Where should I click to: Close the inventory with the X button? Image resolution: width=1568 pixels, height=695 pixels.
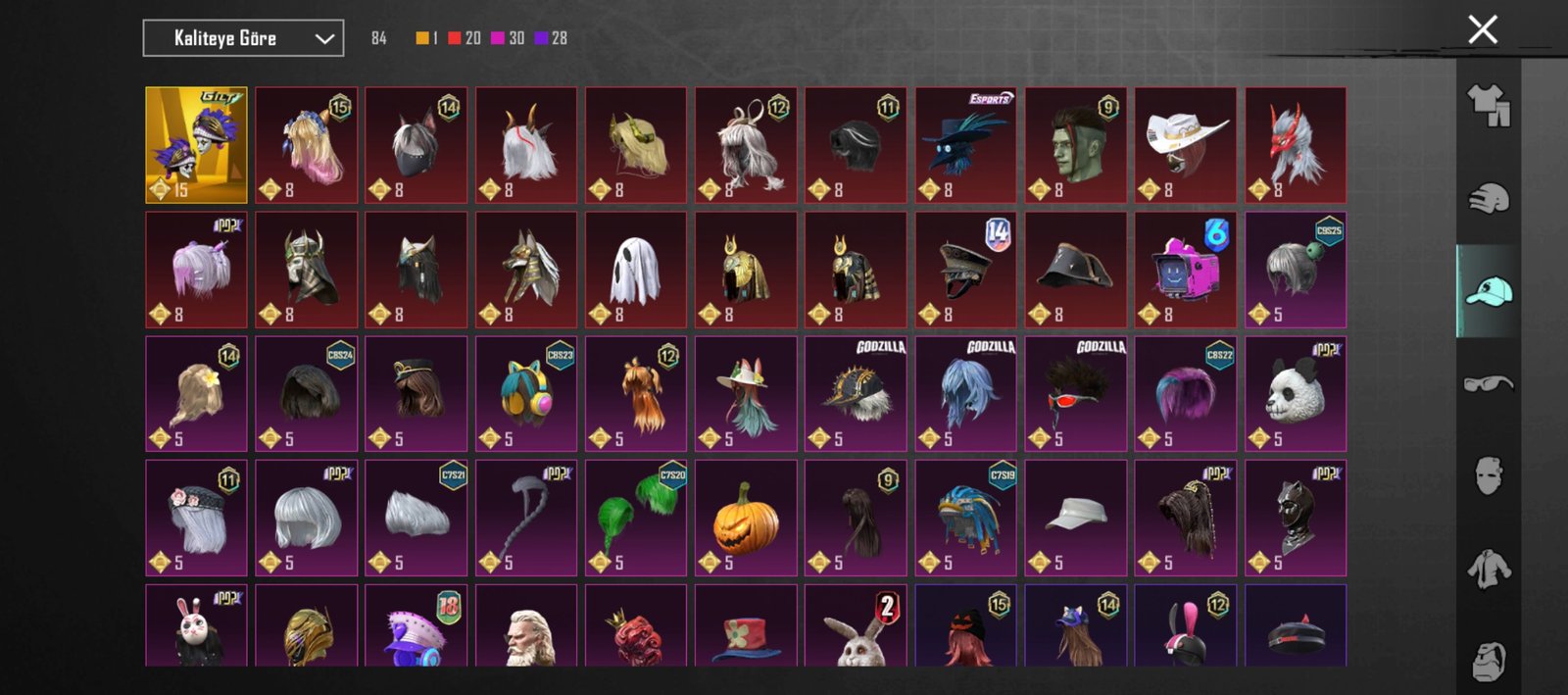tap(1483, 29)
